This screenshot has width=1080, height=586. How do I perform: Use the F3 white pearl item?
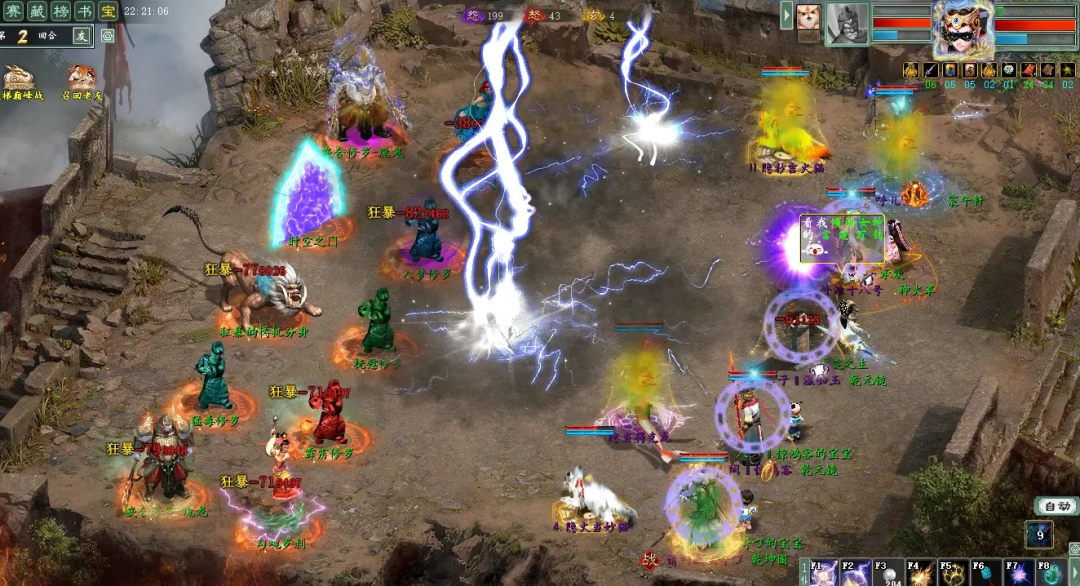[887, 574]
